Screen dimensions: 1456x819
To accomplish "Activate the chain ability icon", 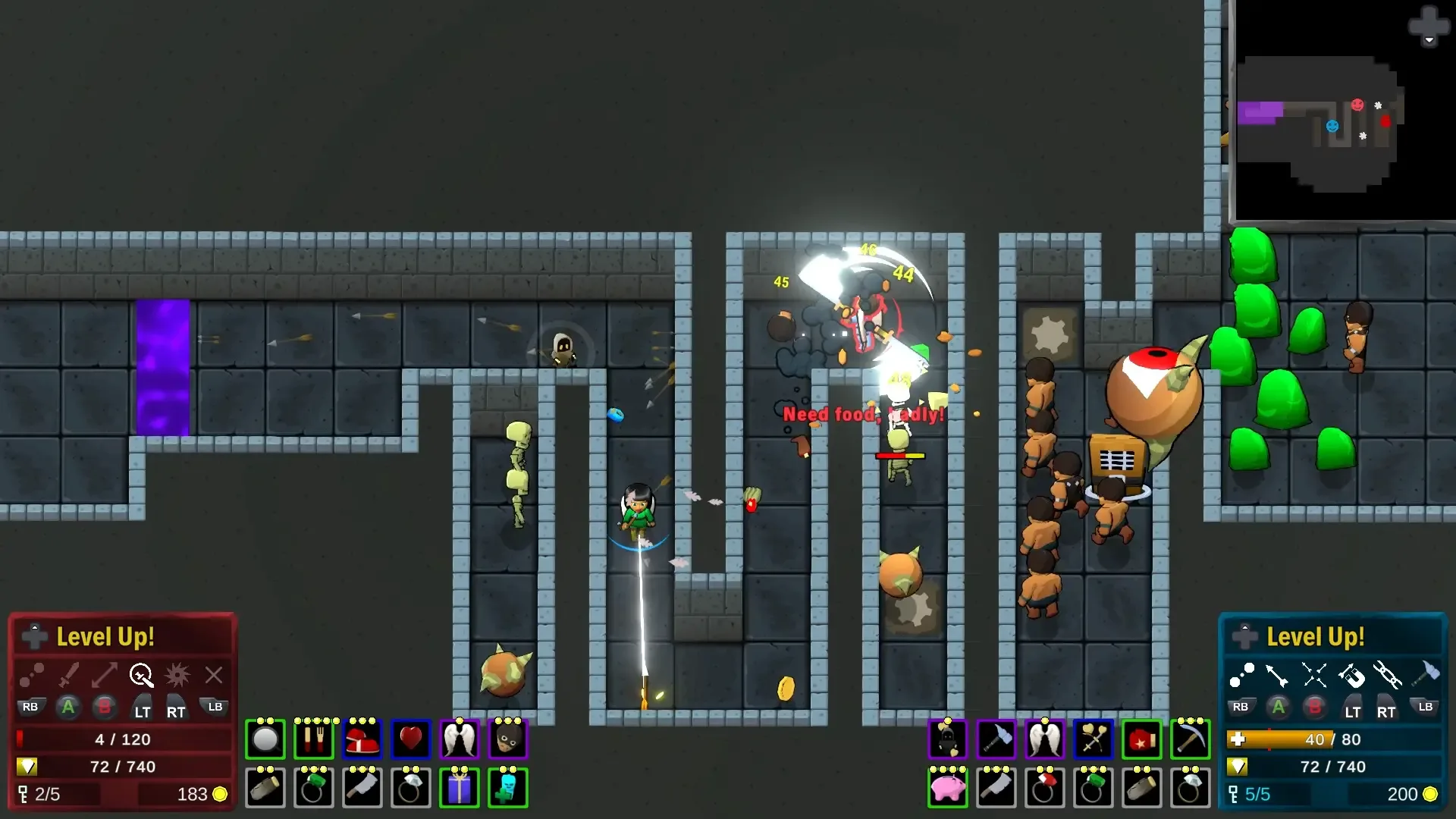I will tap(1387, 674).
